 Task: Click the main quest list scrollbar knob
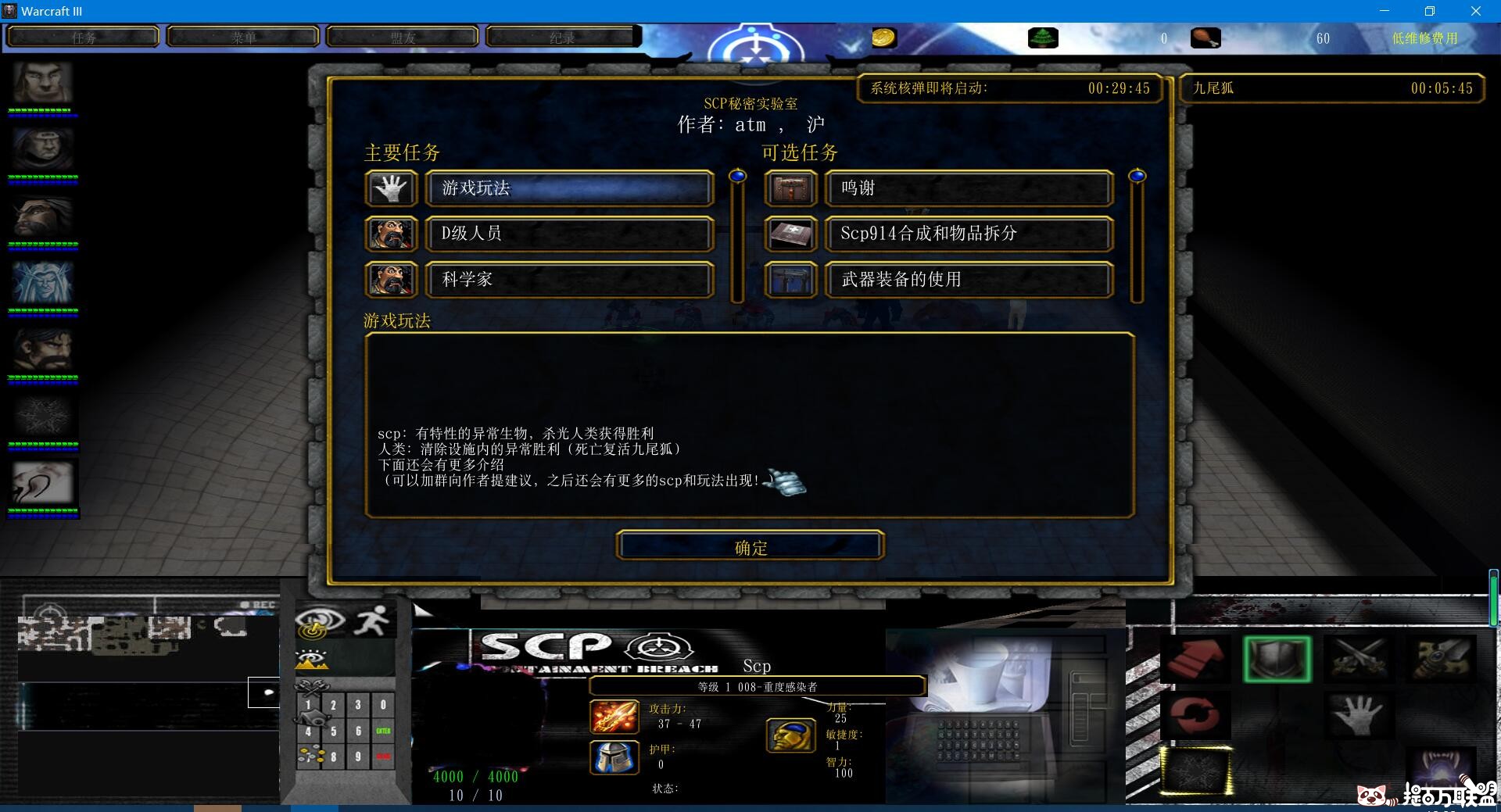pos(736,176)
